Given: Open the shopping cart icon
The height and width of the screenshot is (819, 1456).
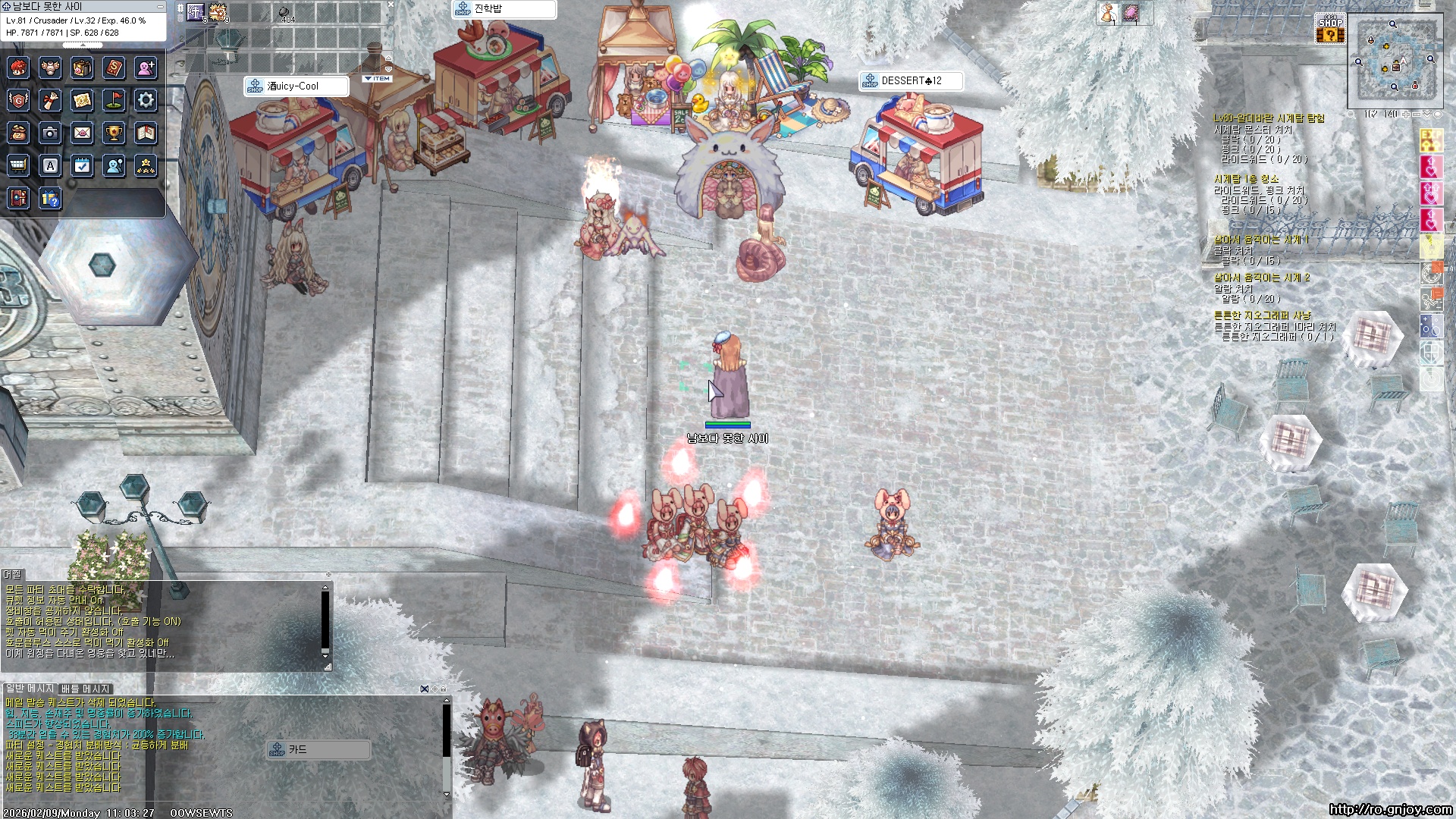Looking at the screenshot, I should (x=18, y=165).
